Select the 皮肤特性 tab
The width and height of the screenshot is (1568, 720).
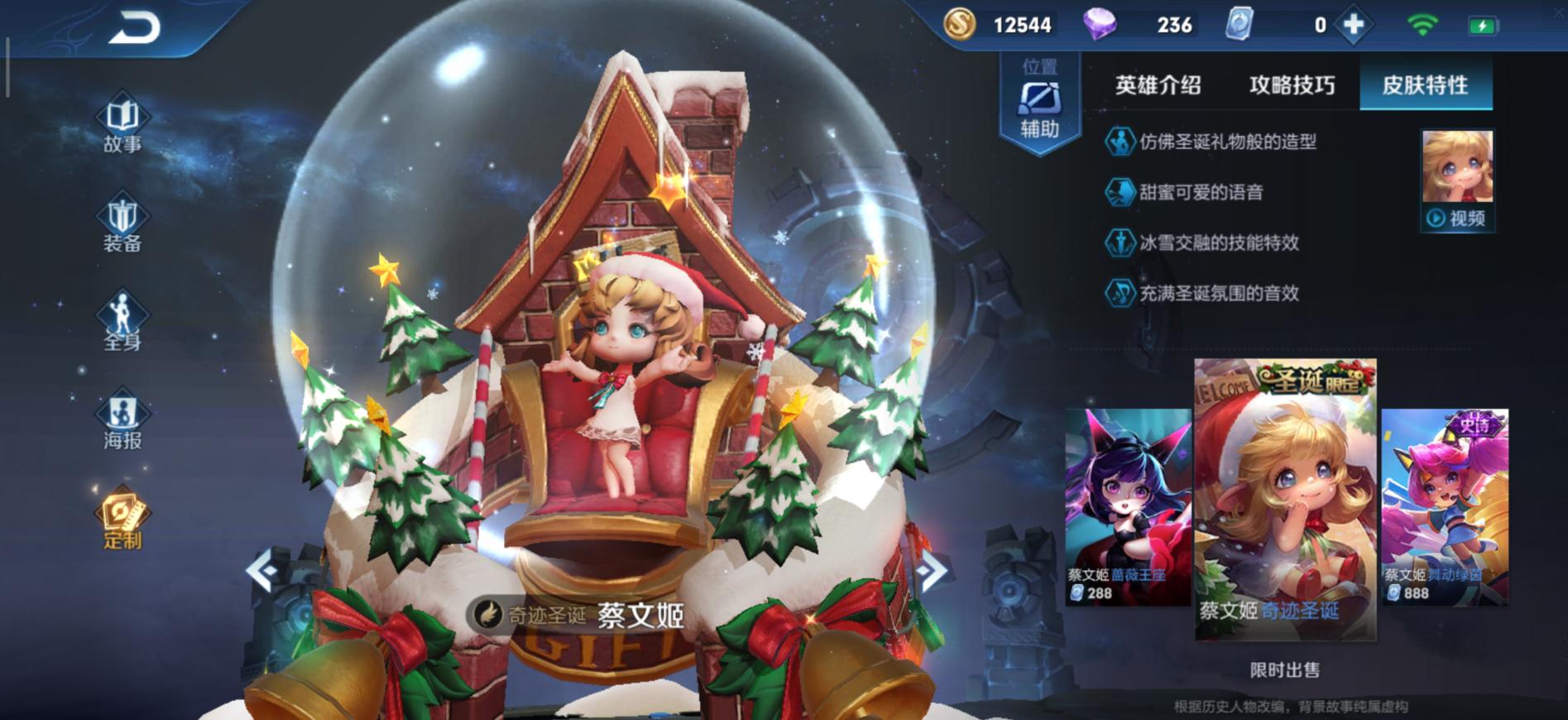tap(1425, 85)
